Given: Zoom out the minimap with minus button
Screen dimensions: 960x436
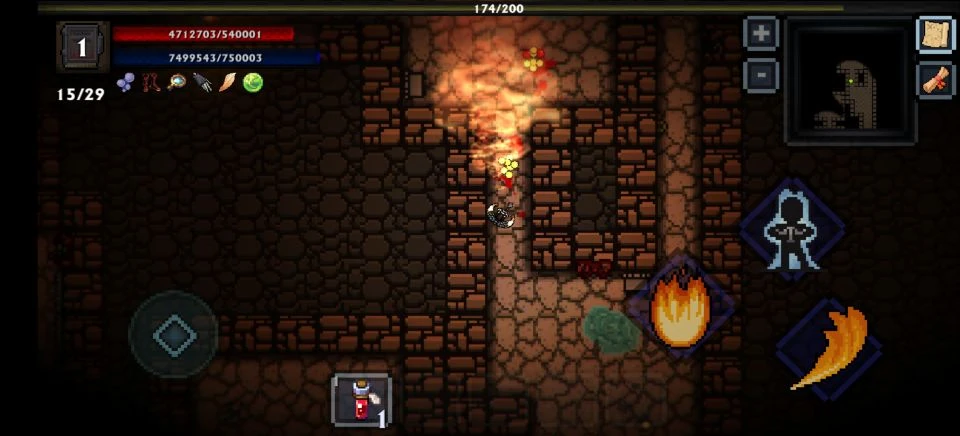Looking at the screenshot, I should (x=761, y=74).
